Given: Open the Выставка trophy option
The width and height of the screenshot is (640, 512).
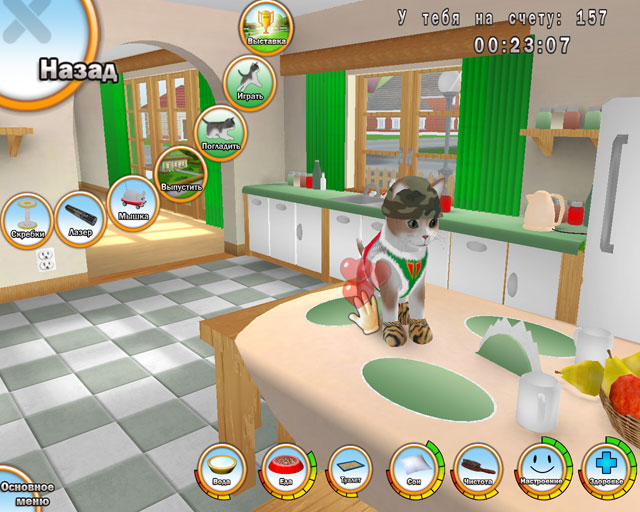Looking at the screenshot, I should [266, 26].
